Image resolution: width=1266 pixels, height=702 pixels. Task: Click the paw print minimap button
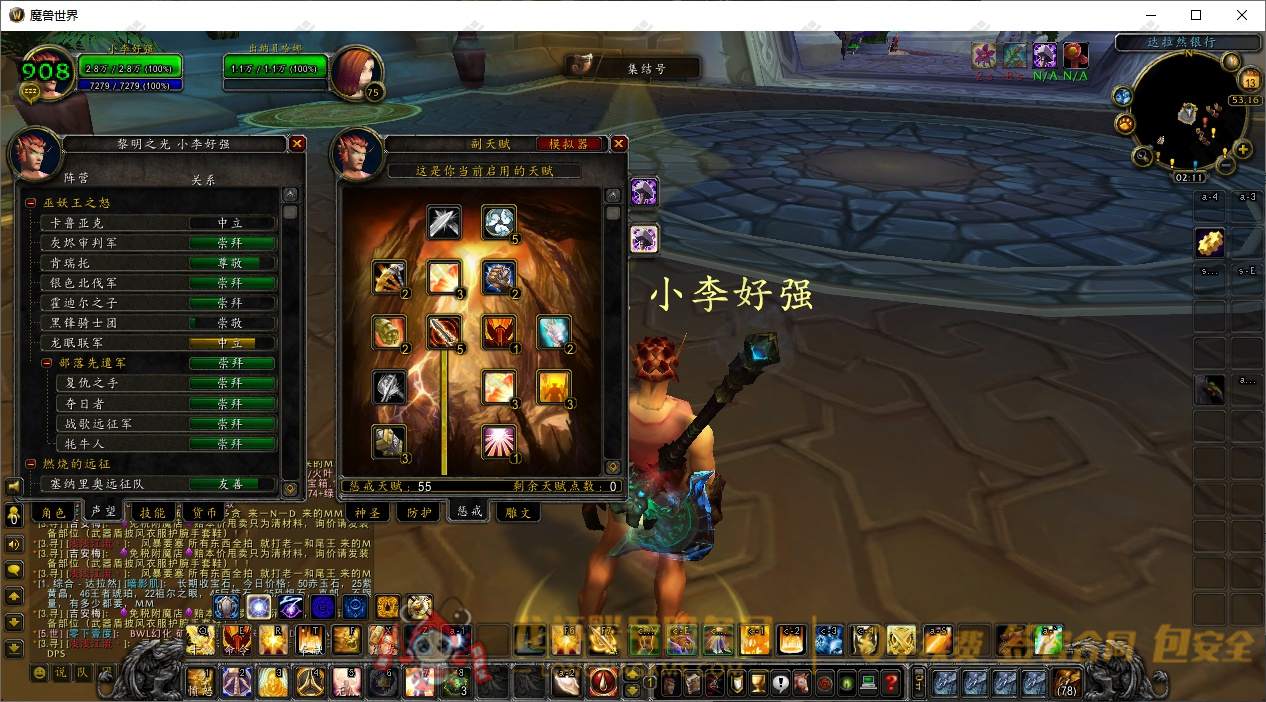(x=1125, y=124)
